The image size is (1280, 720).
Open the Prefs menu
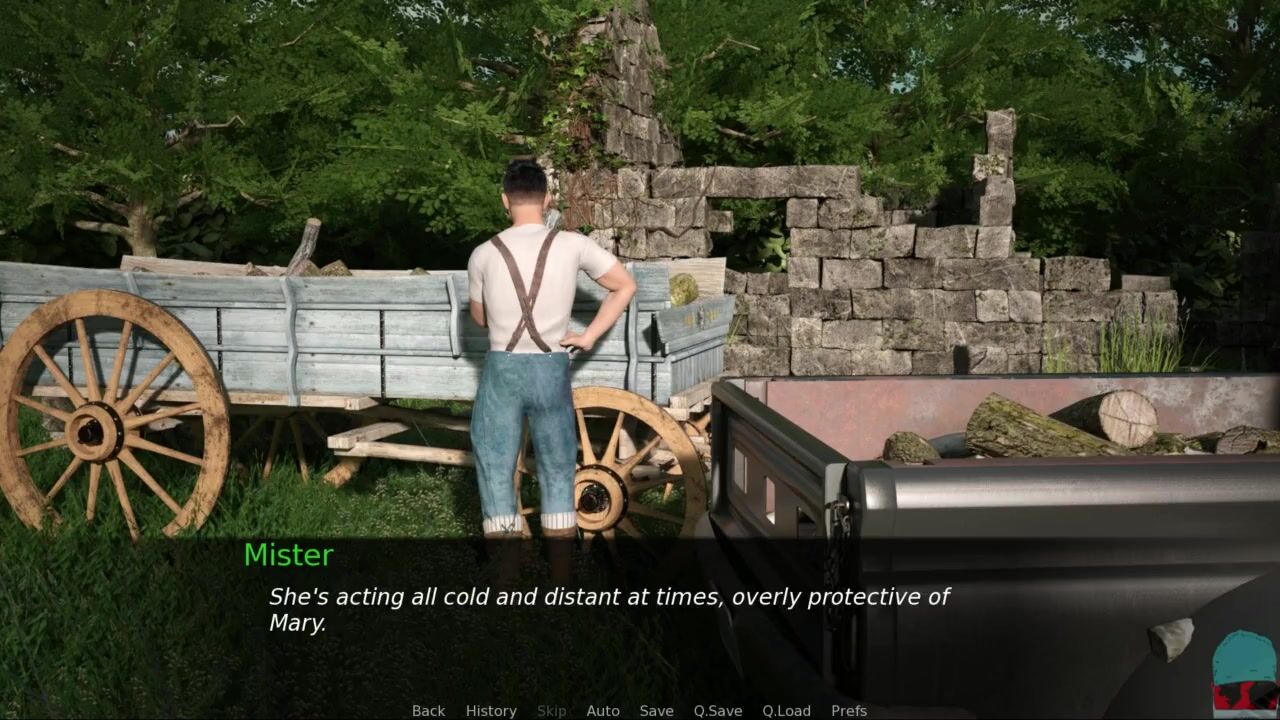849,711
